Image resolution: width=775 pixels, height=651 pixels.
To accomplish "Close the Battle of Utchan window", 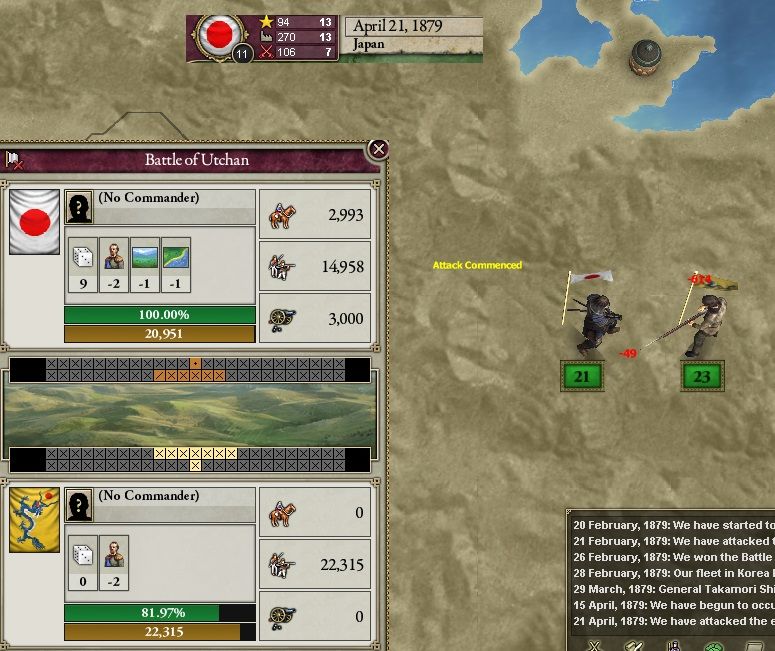I will [378, 150].
